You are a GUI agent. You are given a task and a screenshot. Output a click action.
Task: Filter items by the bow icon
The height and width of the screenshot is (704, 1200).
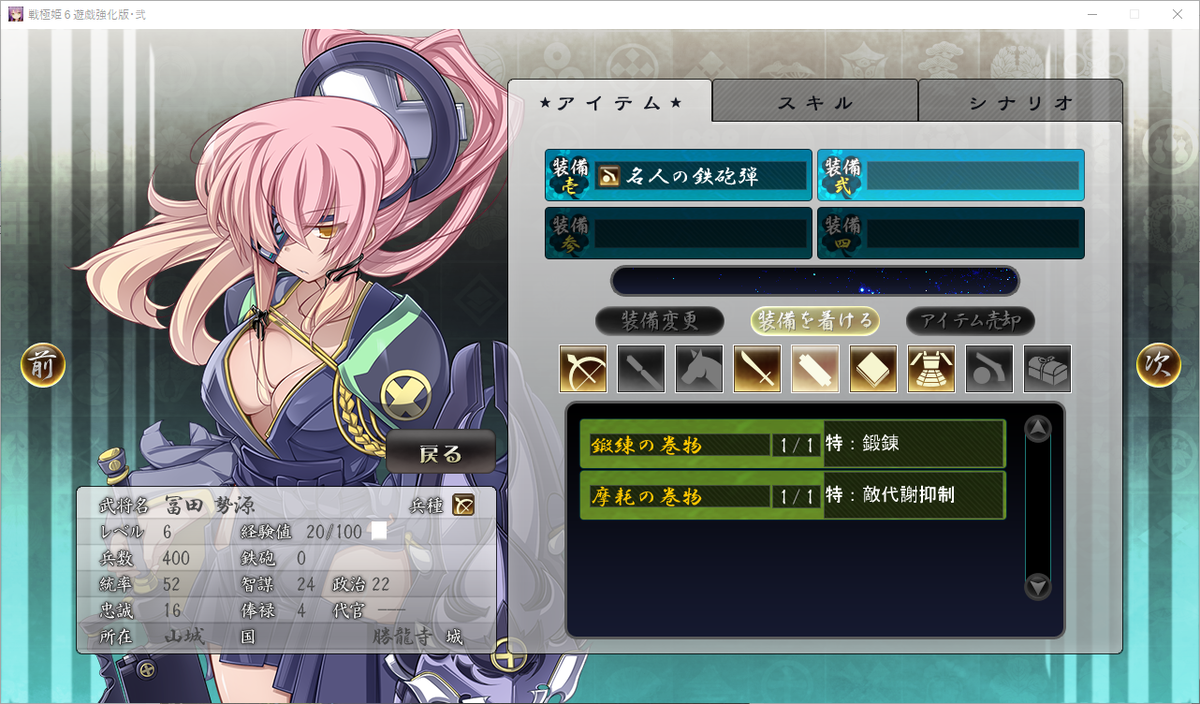tap(583, 369)
